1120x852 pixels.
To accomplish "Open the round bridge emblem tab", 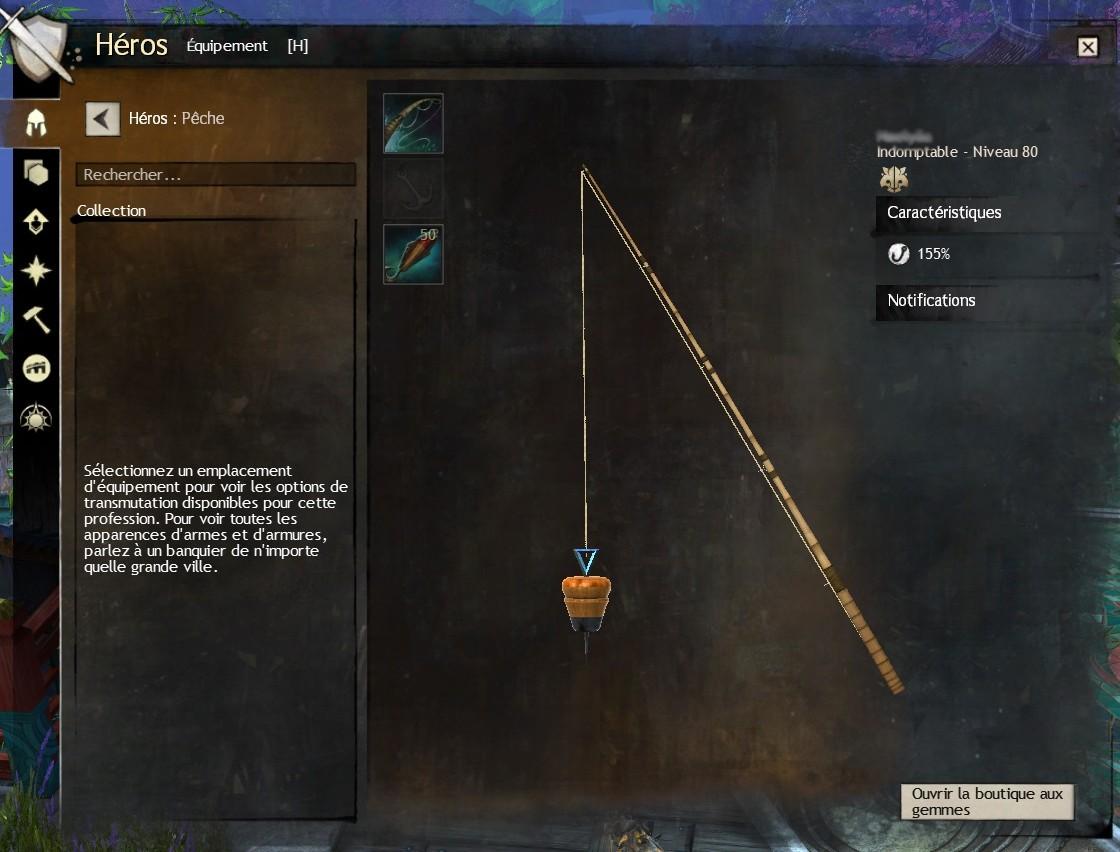I will (36, 369).
